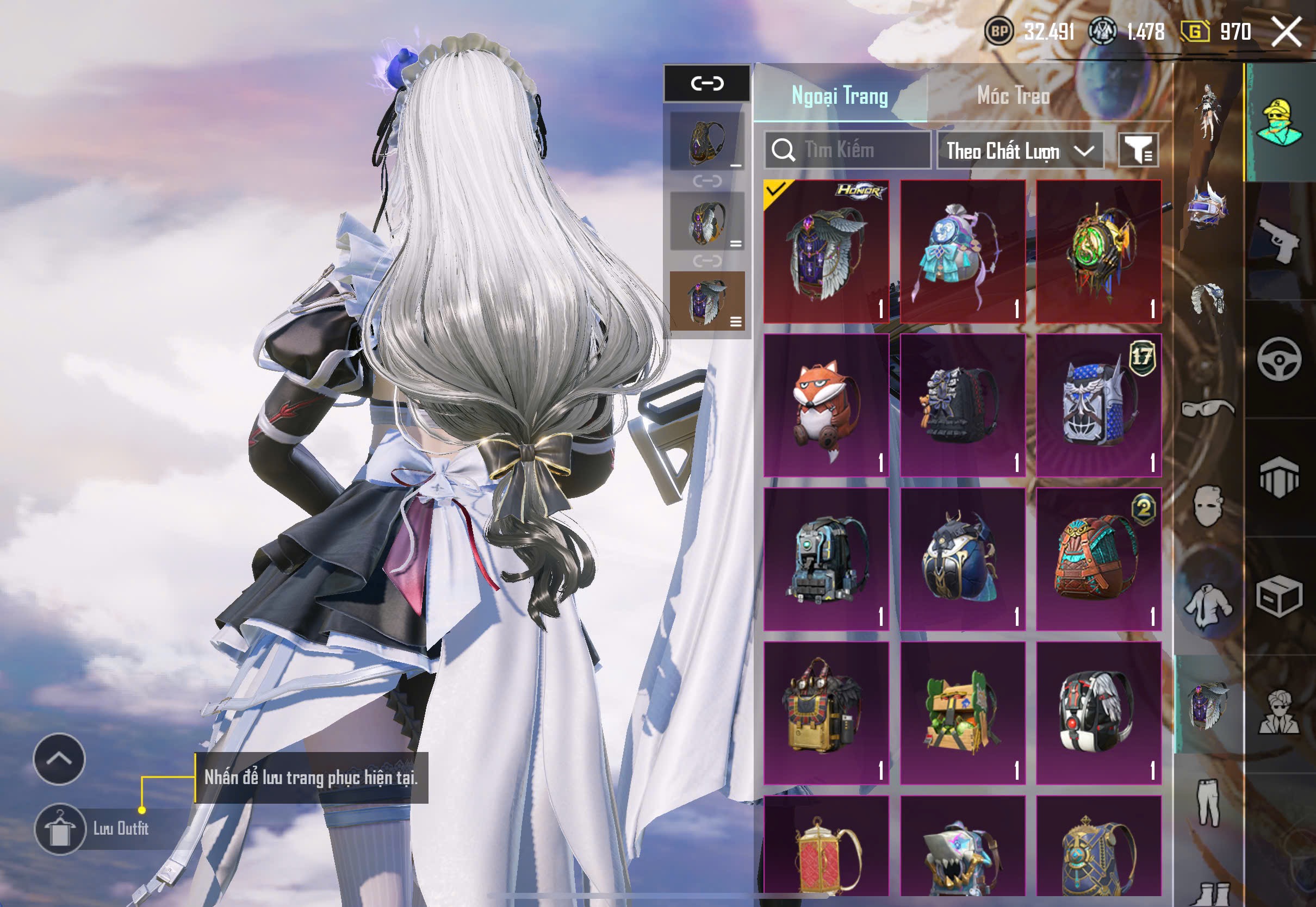
Task: Open the filter funnel button
Action: pos(1138,150)
